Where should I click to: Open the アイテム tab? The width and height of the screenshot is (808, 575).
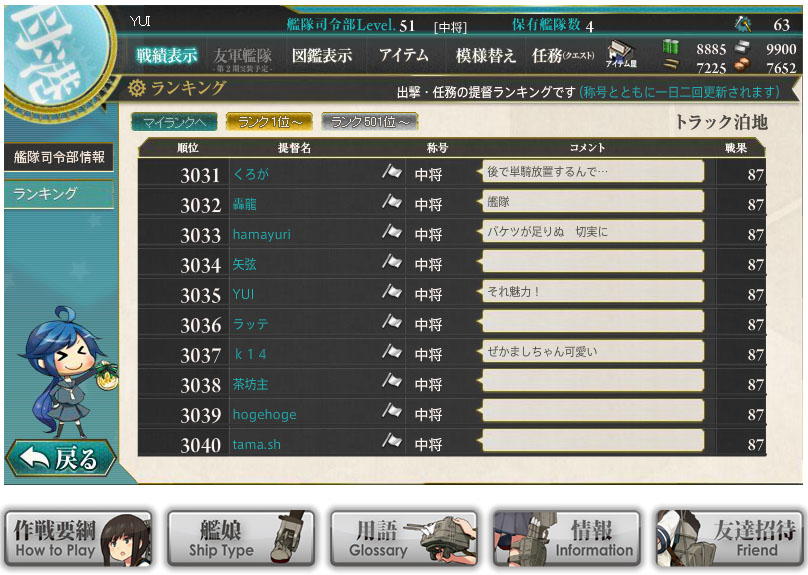coord(403,55)
